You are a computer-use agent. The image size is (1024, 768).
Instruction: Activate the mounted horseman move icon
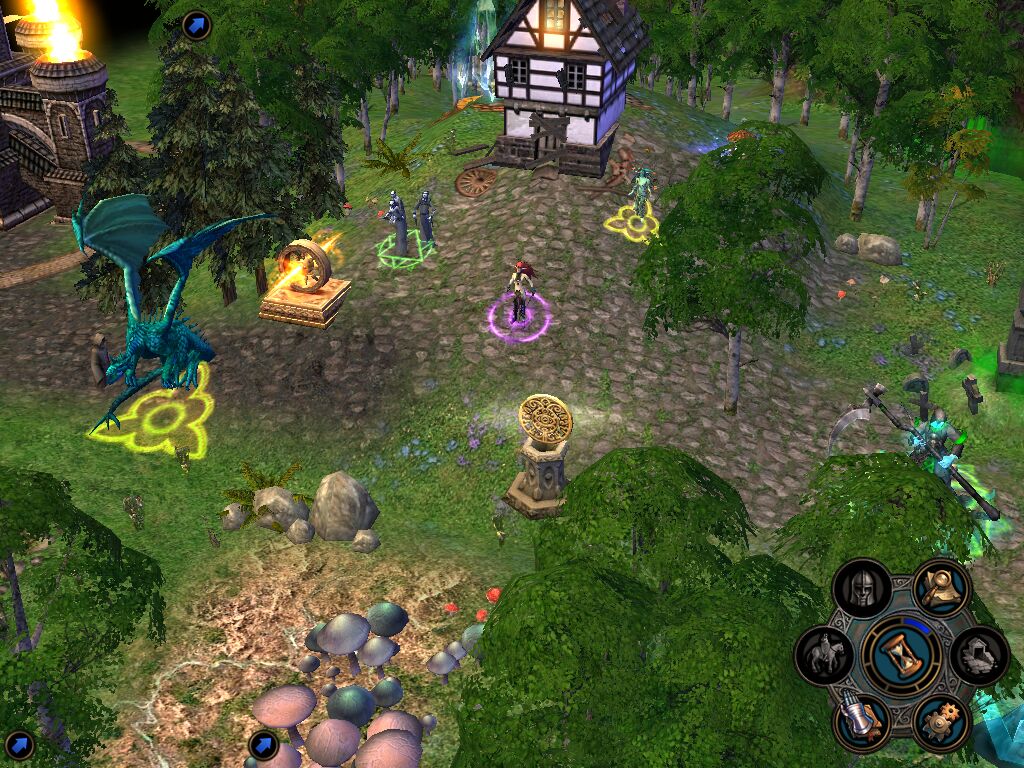click(824, 656)
